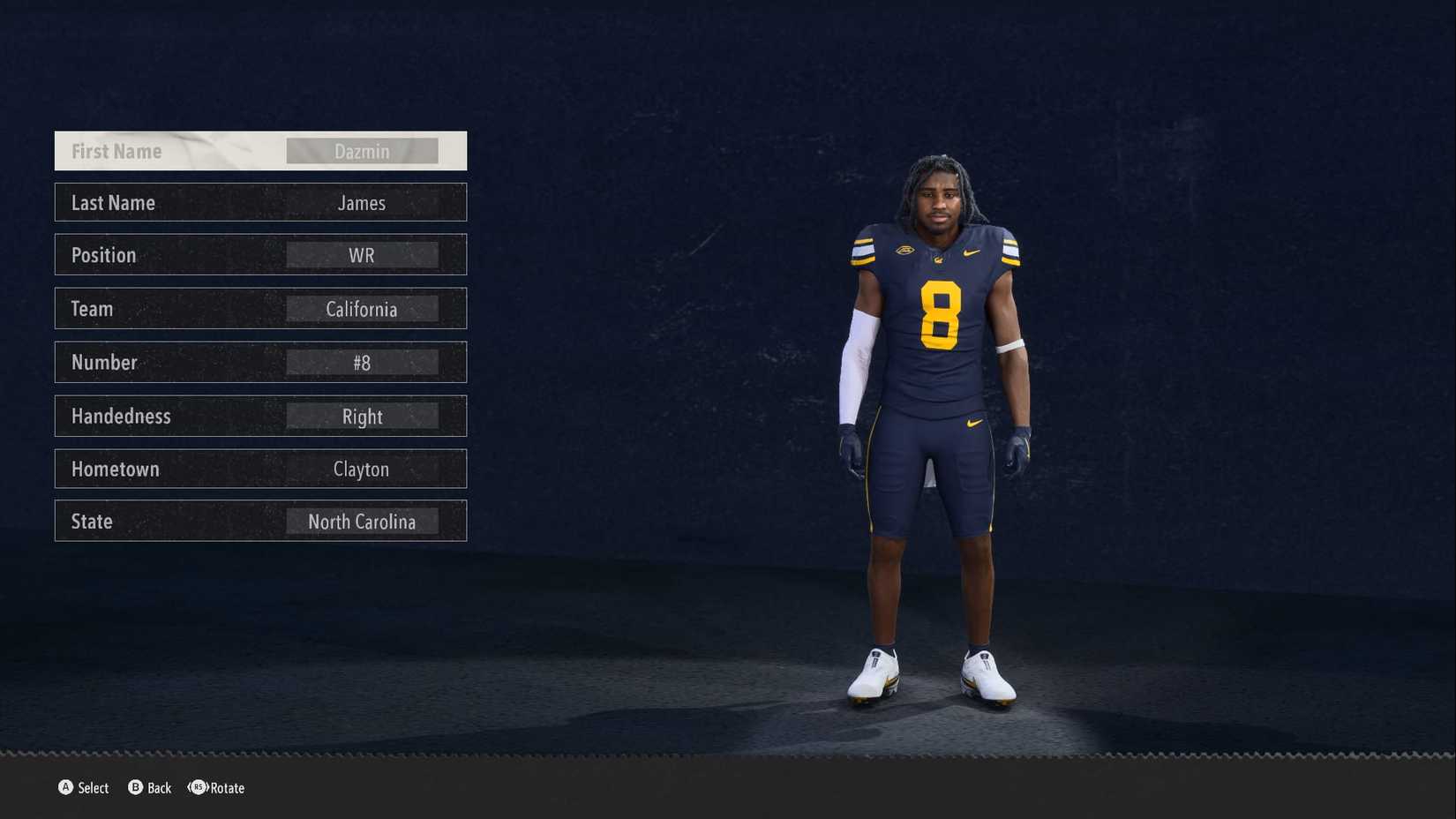1456x819 pixels.
Task: Edit the Hometown field showing Clayton
Action: (x=362, y=469)
